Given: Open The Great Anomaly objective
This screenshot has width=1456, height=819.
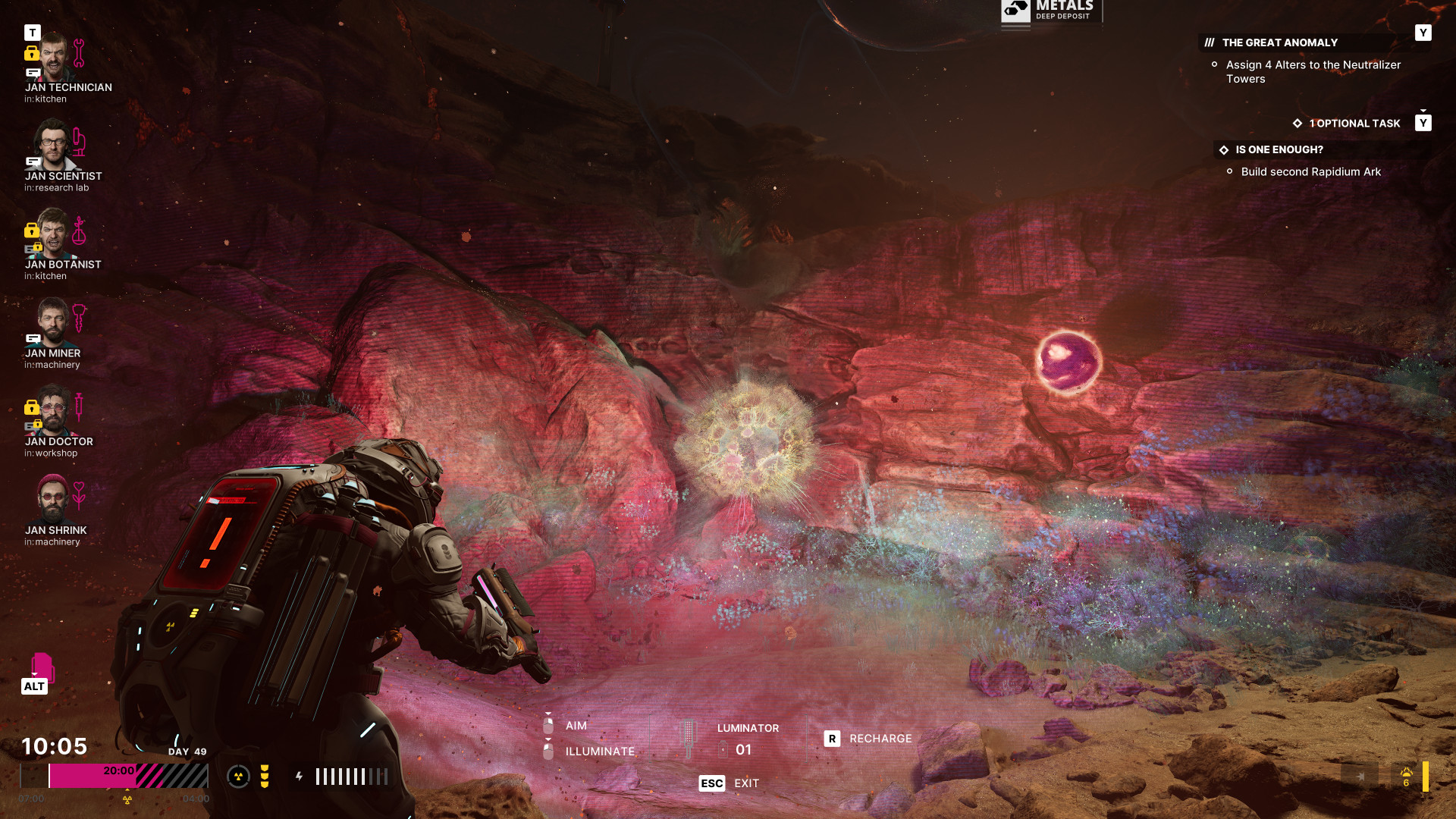Looking at the screenshot, I should 1279,43.
